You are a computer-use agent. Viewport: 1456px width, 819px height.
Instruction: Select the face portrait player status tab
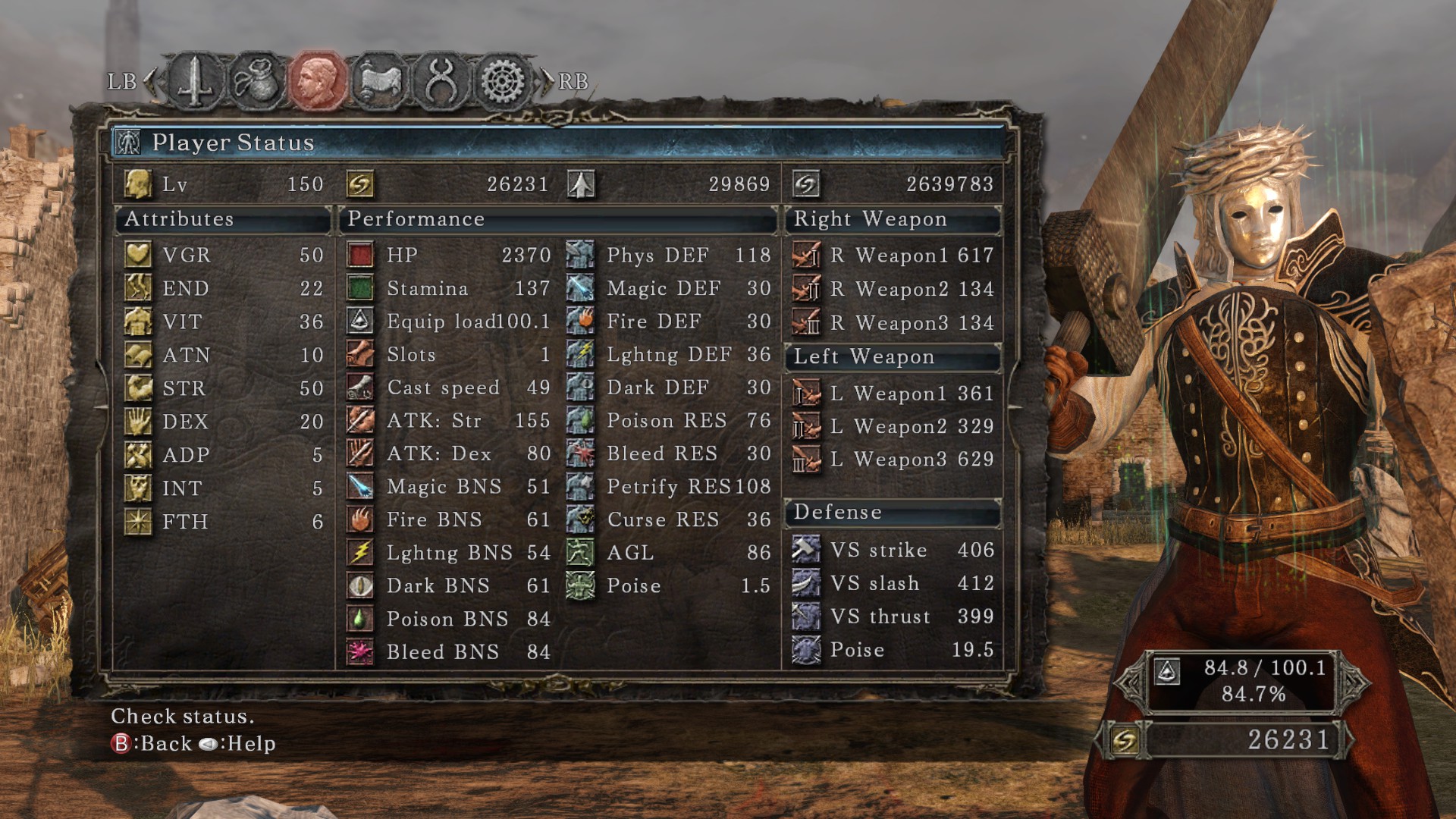click(318, 81)
